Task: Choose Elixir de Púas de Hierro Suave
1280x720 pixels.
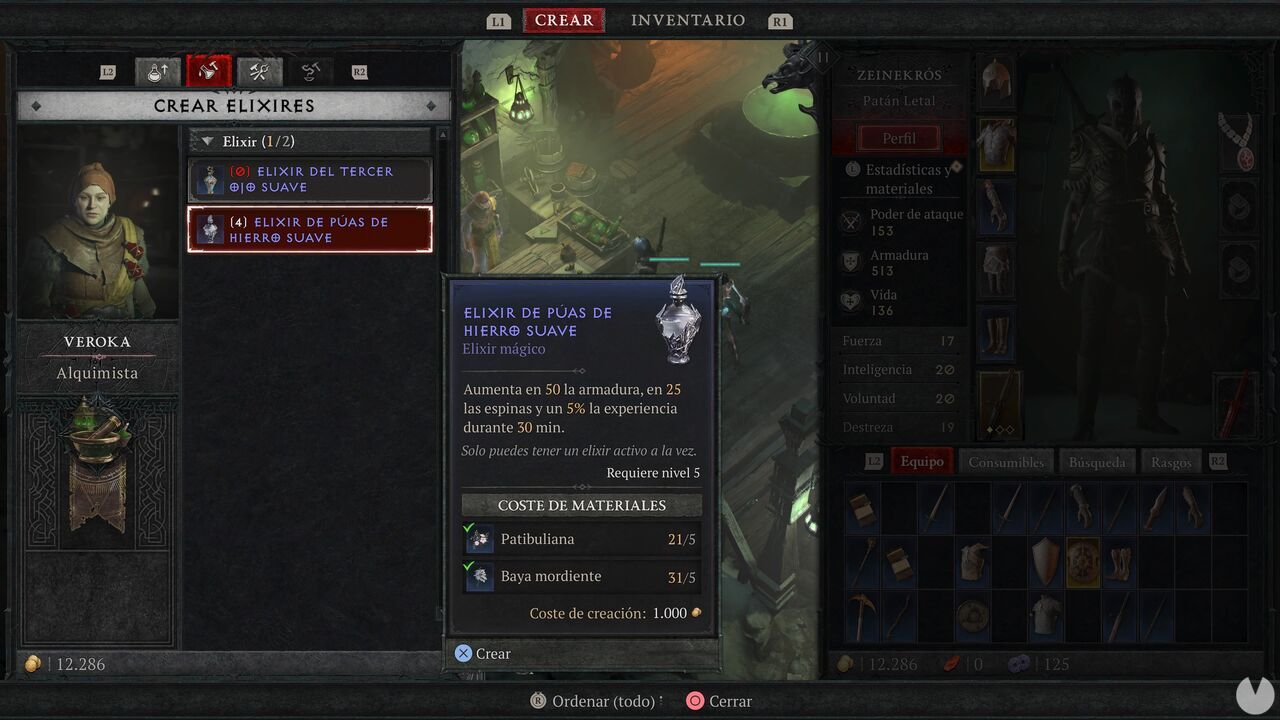Action: tap(310, 230)
